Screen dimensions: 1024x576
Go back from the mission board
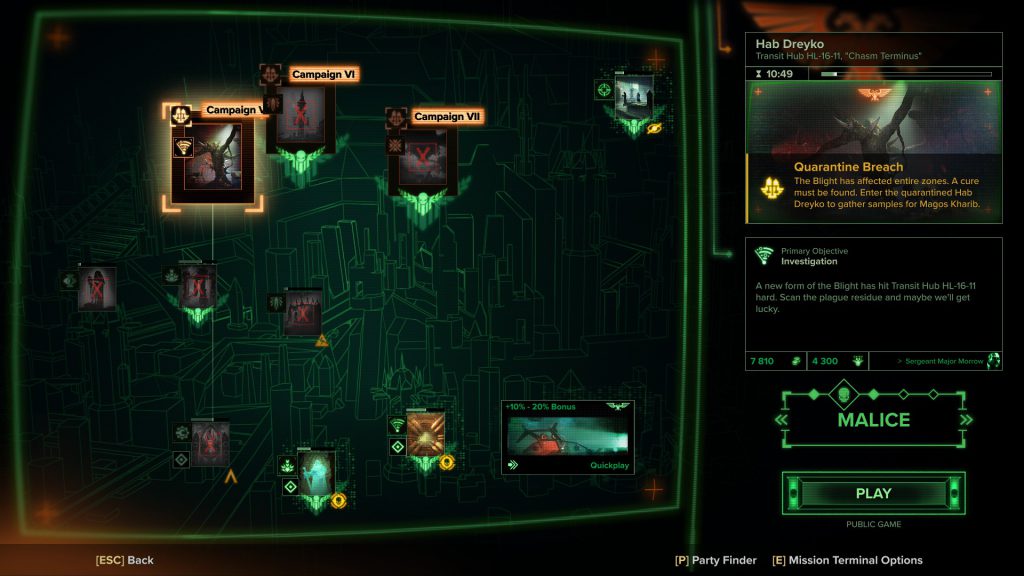[x=125, y=560]
